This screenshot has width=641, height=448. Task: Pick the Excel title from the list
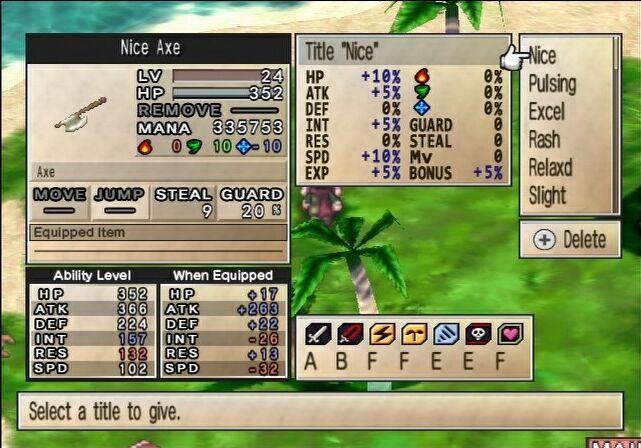pyautogui.click(x=546, y=112)
